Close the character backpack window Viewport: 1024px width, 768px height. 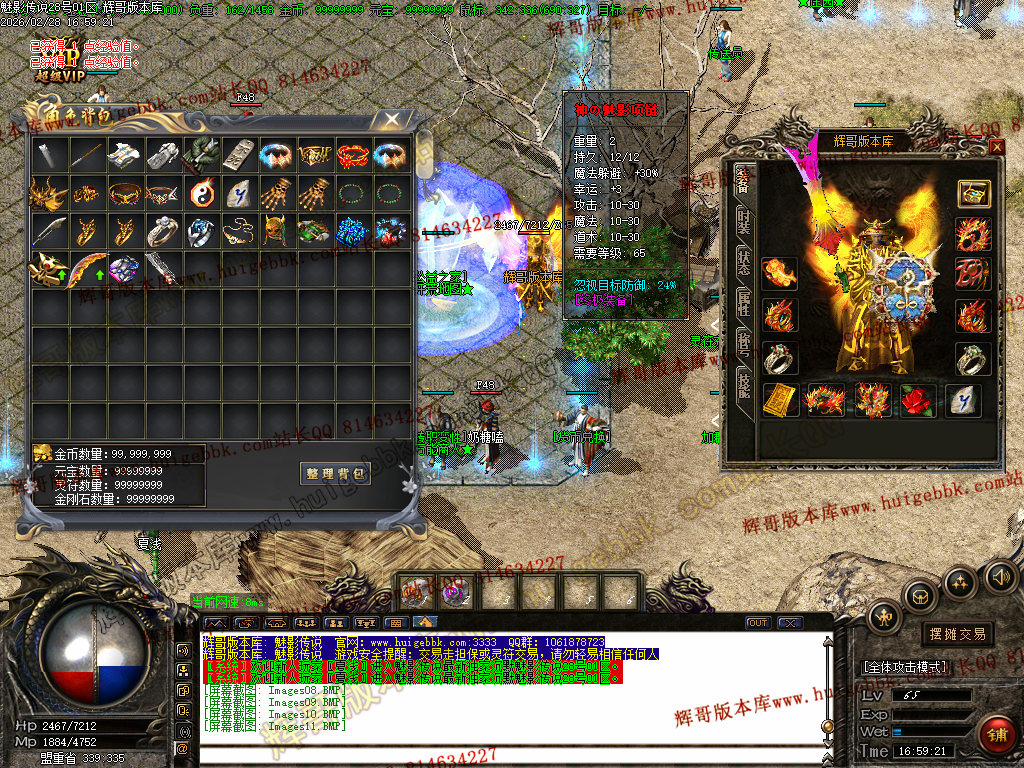pos(393,120)
